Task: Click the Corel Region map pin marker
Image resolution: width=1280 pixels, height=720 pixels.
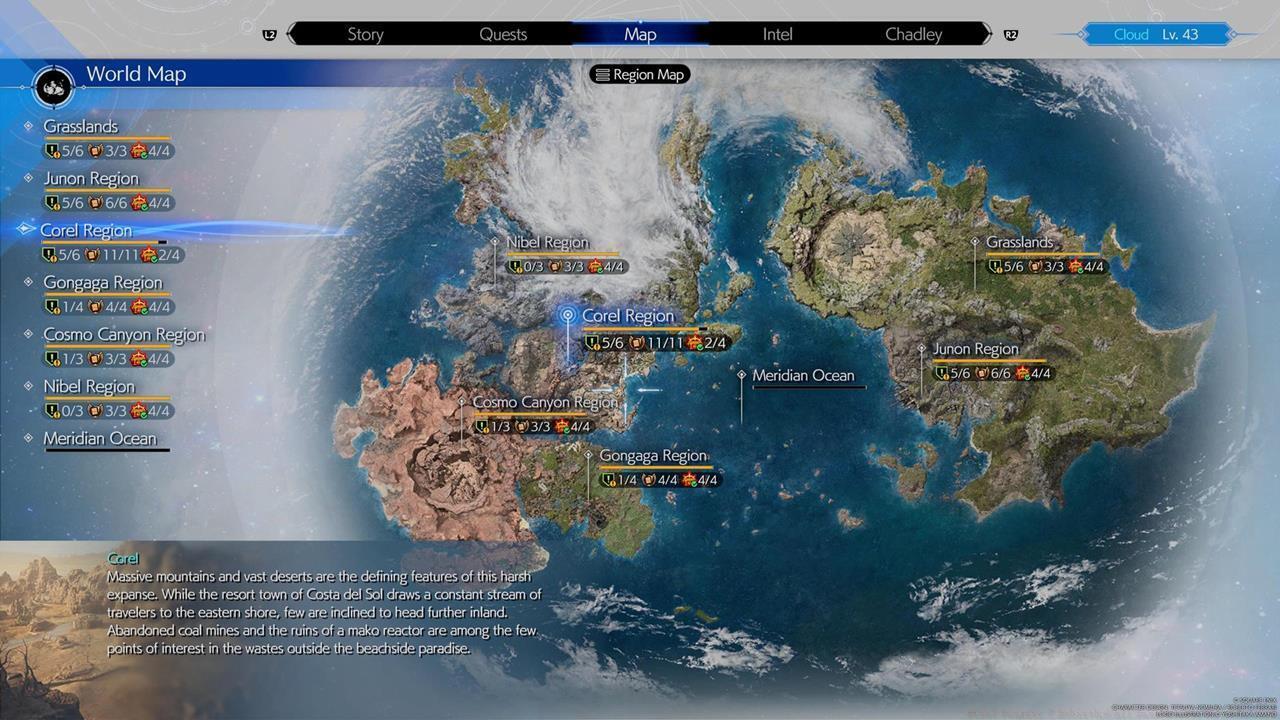Action: 567,314
